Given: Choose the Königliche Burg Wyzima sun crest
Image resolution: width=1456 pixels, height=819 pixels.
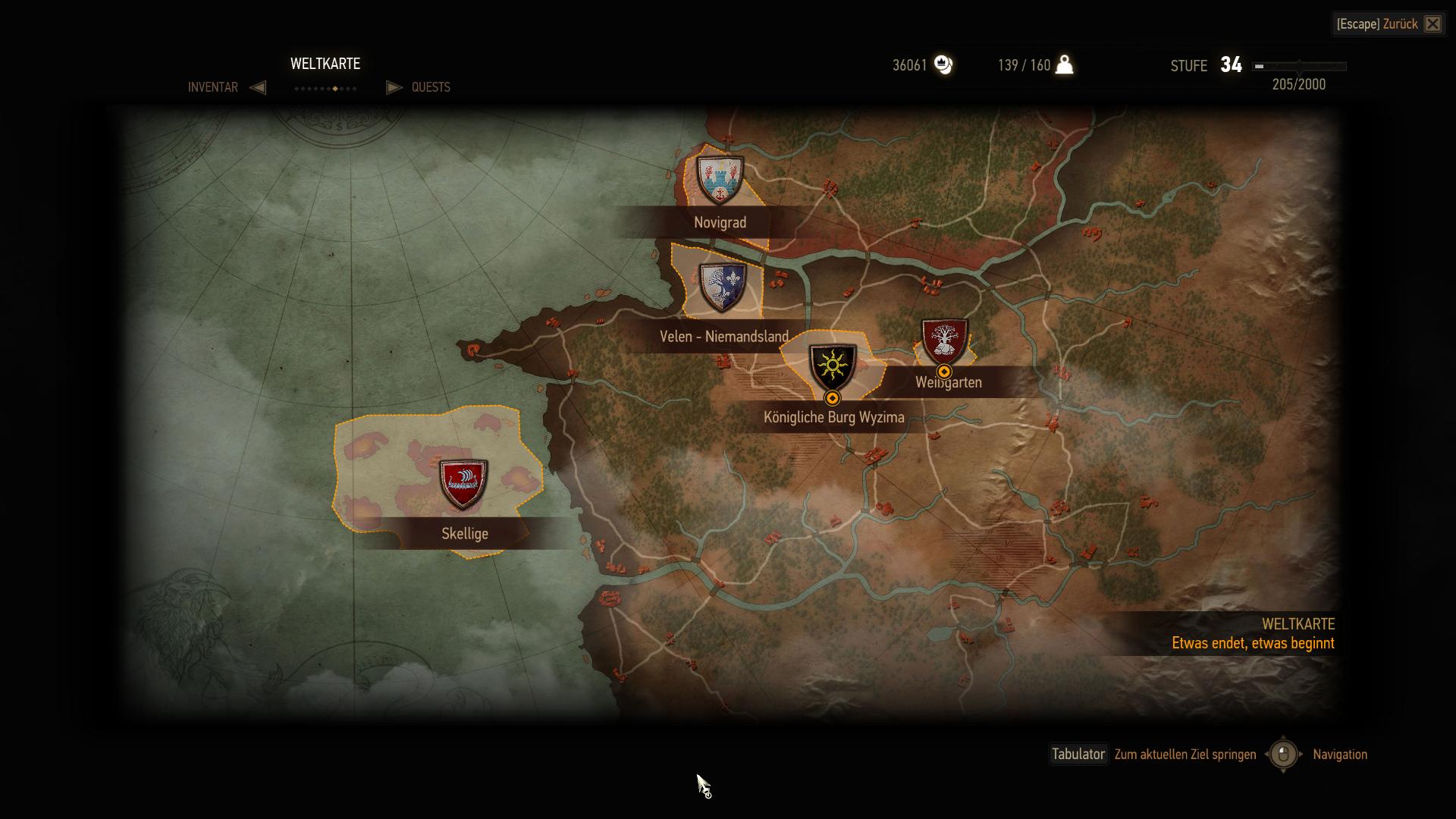Looking at the screenshot, I should click(x=833, y=367).
